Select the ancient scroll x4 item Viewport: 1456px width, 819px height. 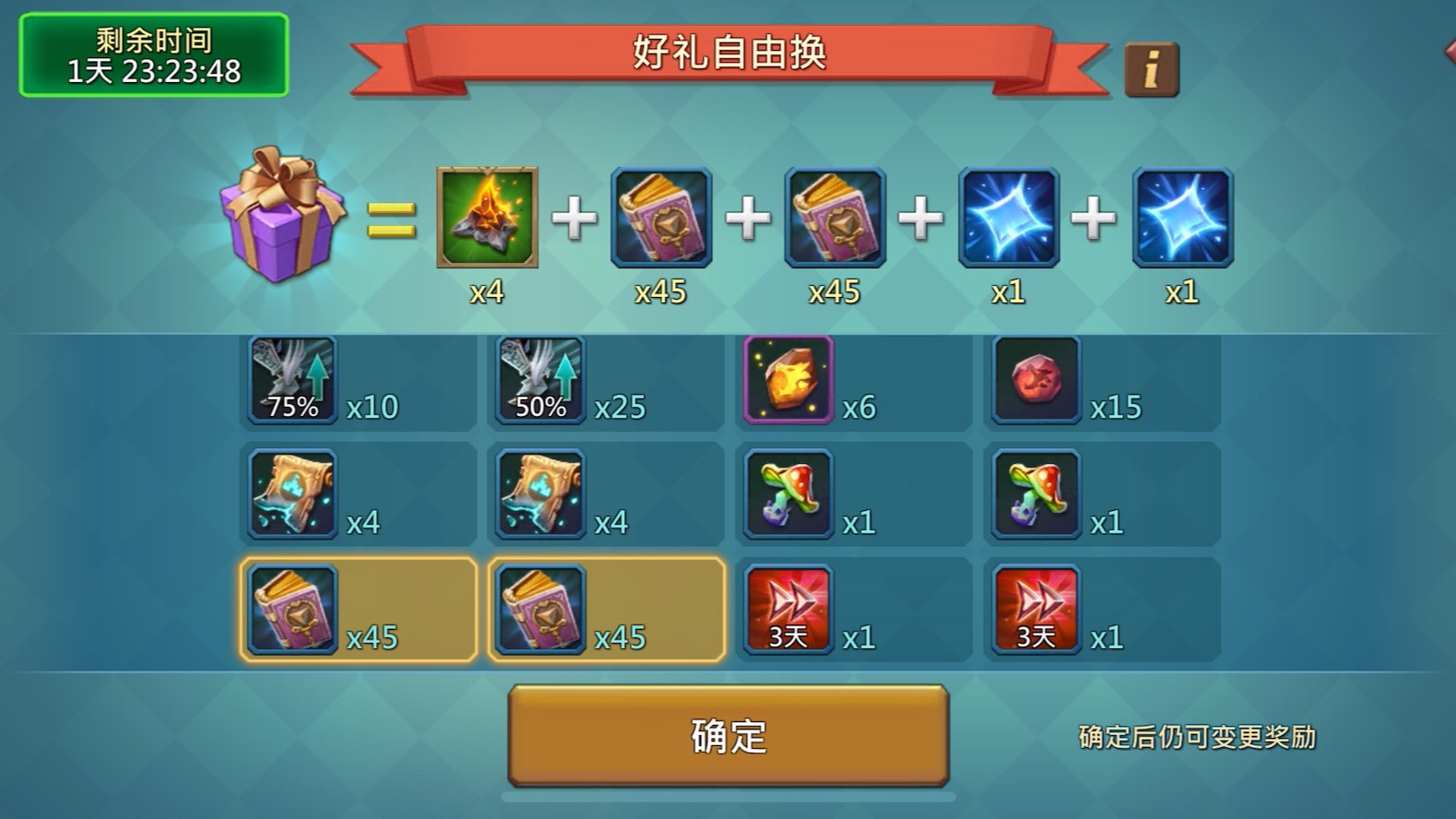[290, 495]
